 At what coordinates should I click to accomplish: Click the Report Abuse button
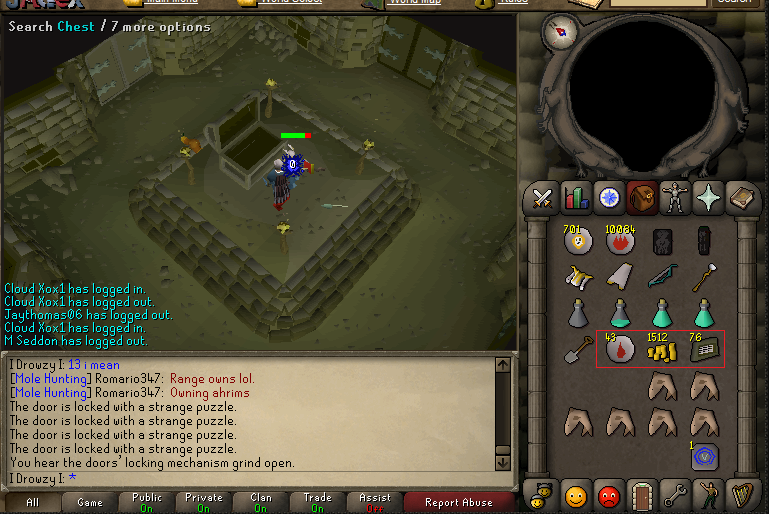tap(458, 502)
